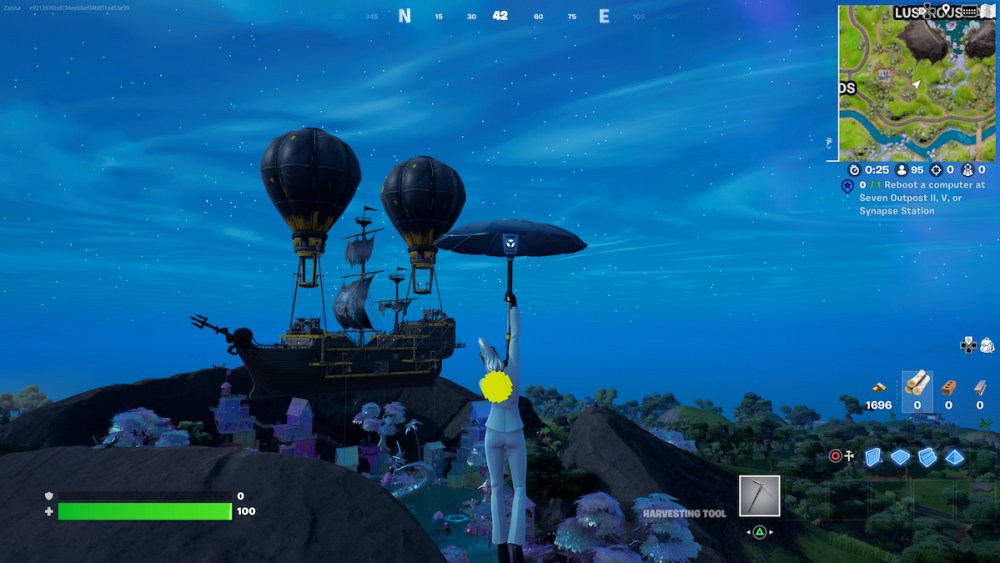Image resolution: width=1000 pixels, height=563 pixels.
Task: Click the folded map icon above minimap
Action: pyautogui.click(x=988, y=11)
